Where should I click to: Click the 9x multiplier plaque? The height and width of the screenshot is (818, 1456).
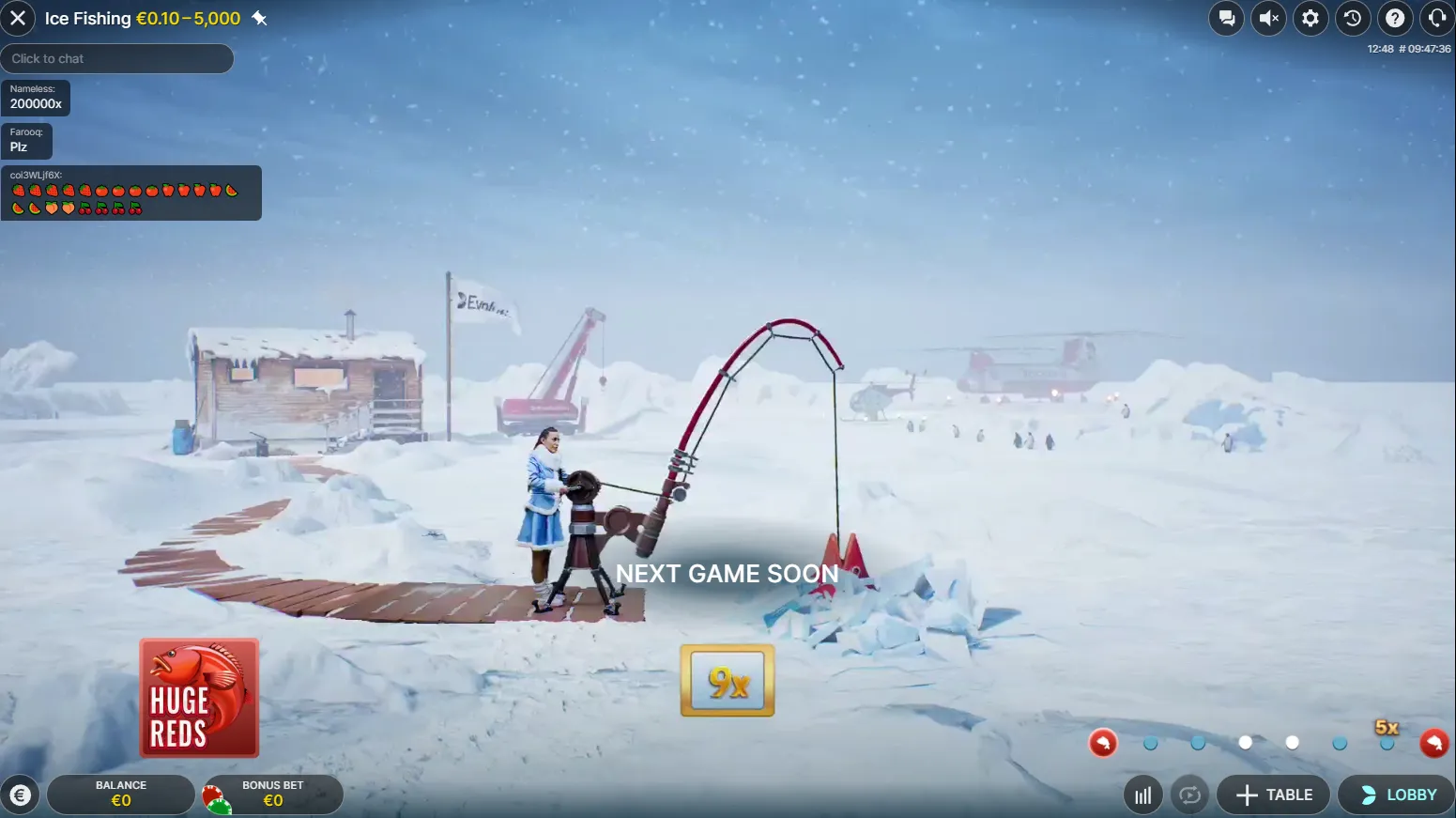[x=727, y=680]
